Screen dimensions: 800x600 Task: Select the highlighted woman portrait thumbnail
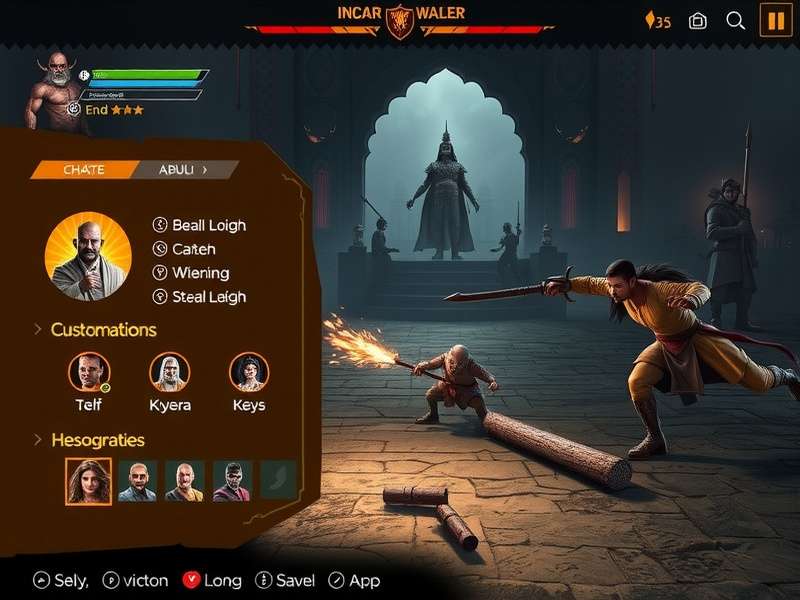point(88,481)
